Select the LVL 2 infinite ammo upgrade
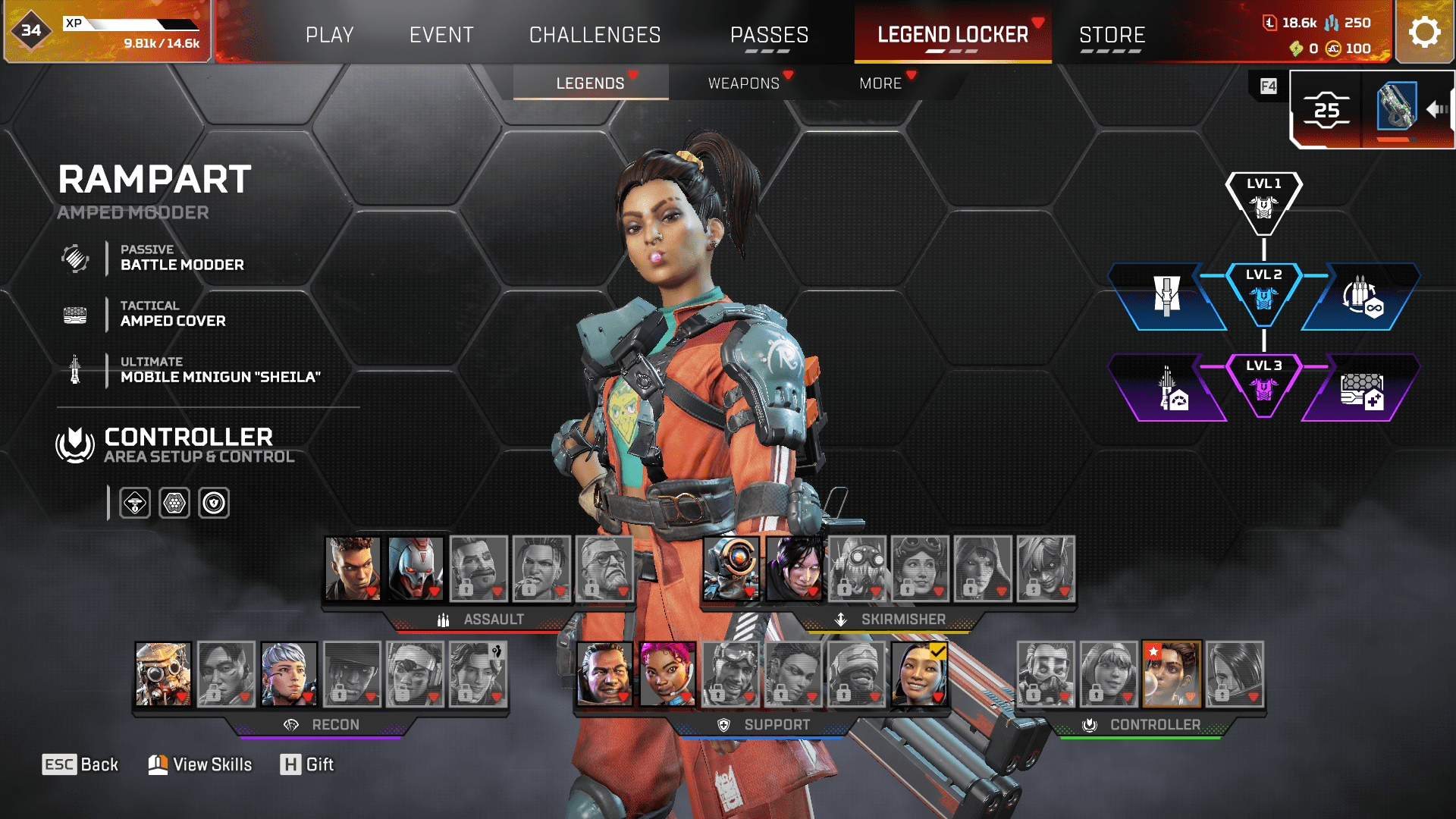1456x819 pixels. (x=1362, y=297)
